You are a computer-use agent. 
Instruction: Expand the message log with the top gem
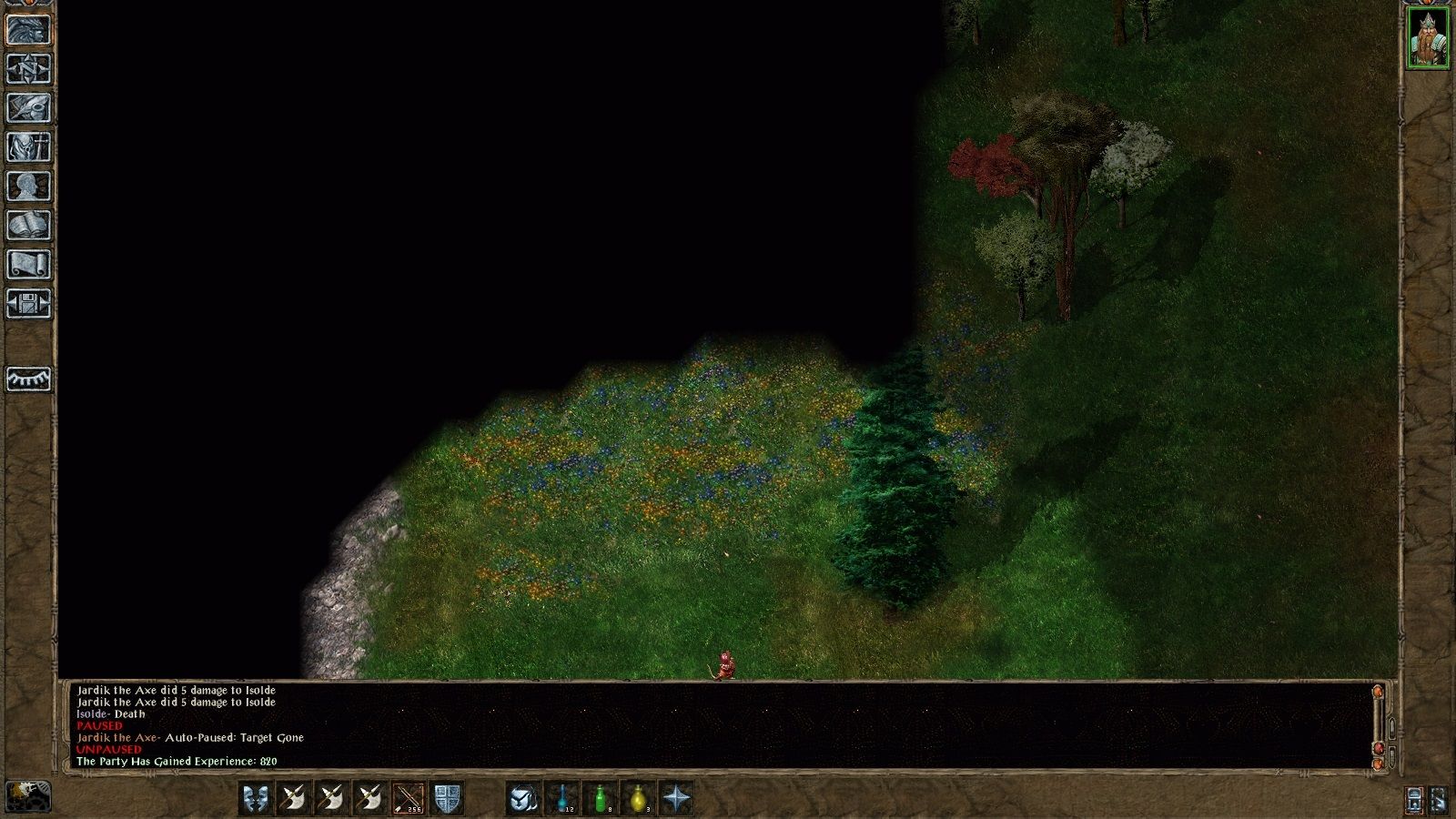(x=1378, y=693)
